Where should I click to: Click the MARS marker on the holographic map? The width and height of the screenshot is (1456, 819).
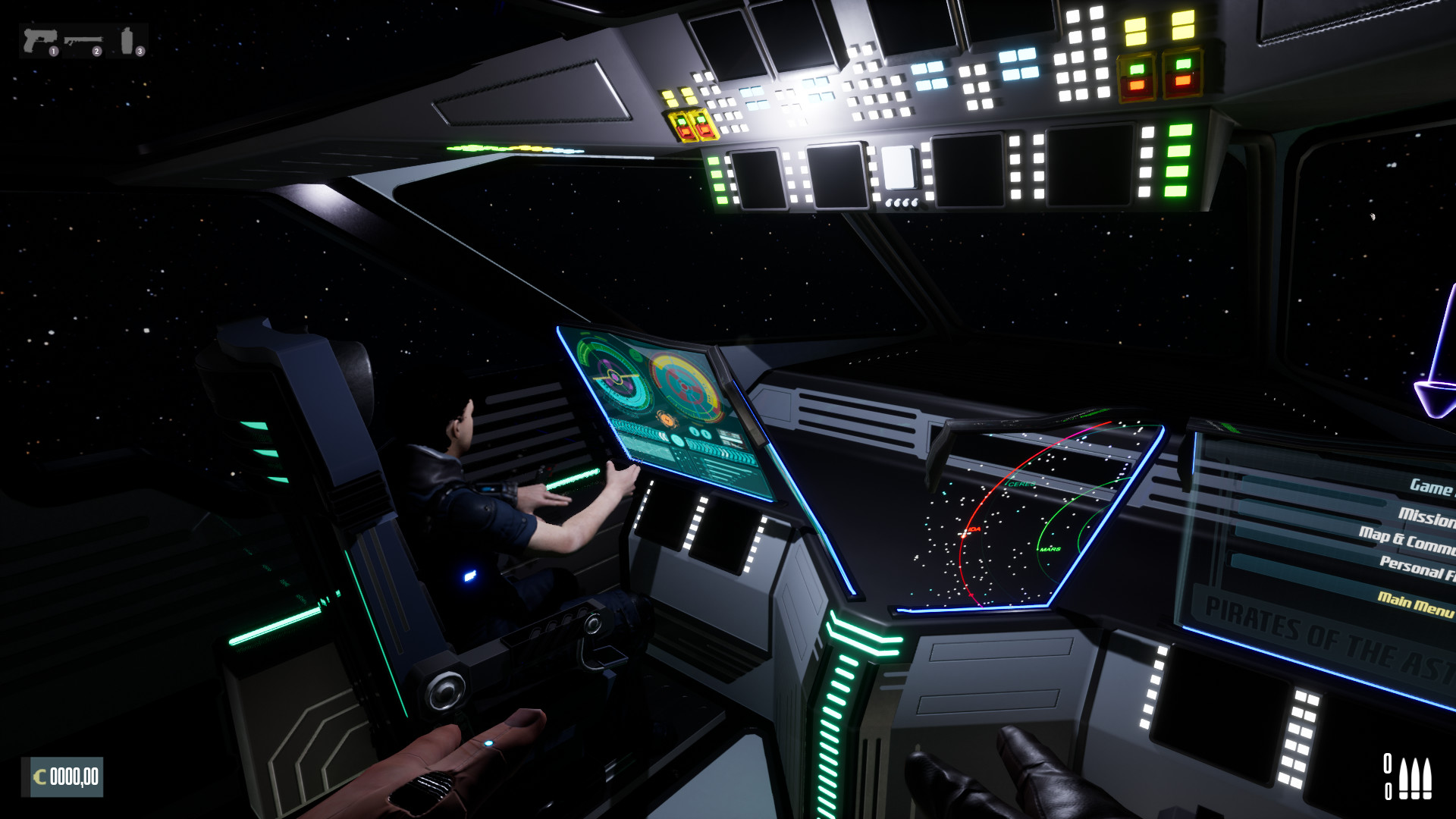[1050, 548]
